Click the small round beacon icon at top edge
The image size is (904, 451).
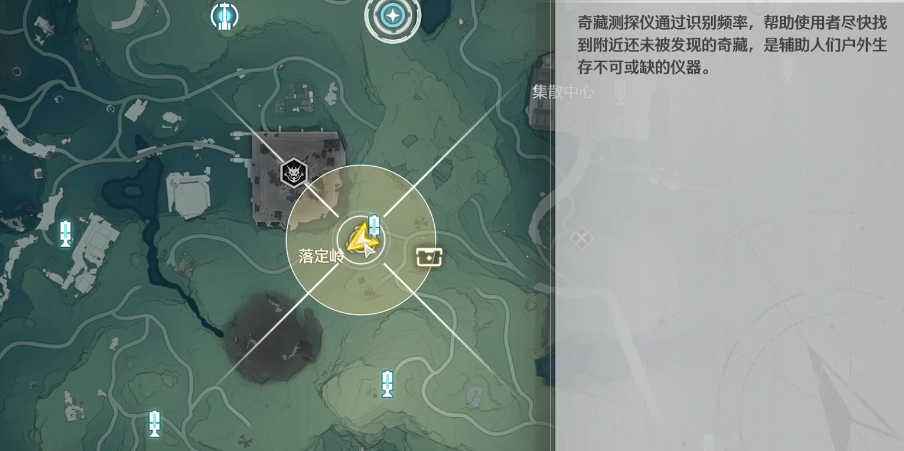[225, 15]
